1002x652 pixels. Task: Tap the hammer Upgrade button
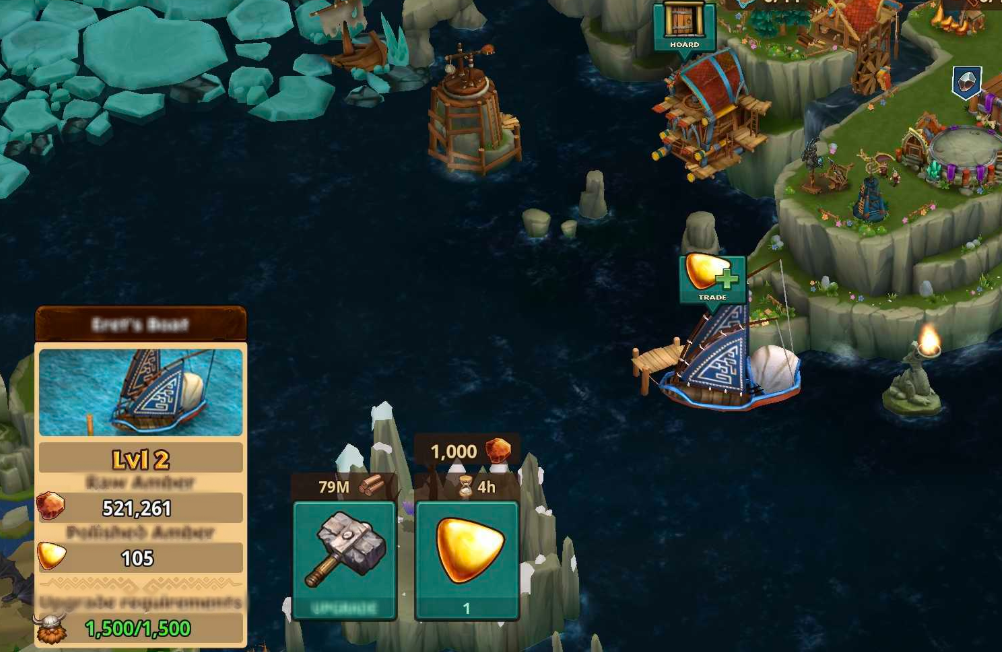click(344, 559)
